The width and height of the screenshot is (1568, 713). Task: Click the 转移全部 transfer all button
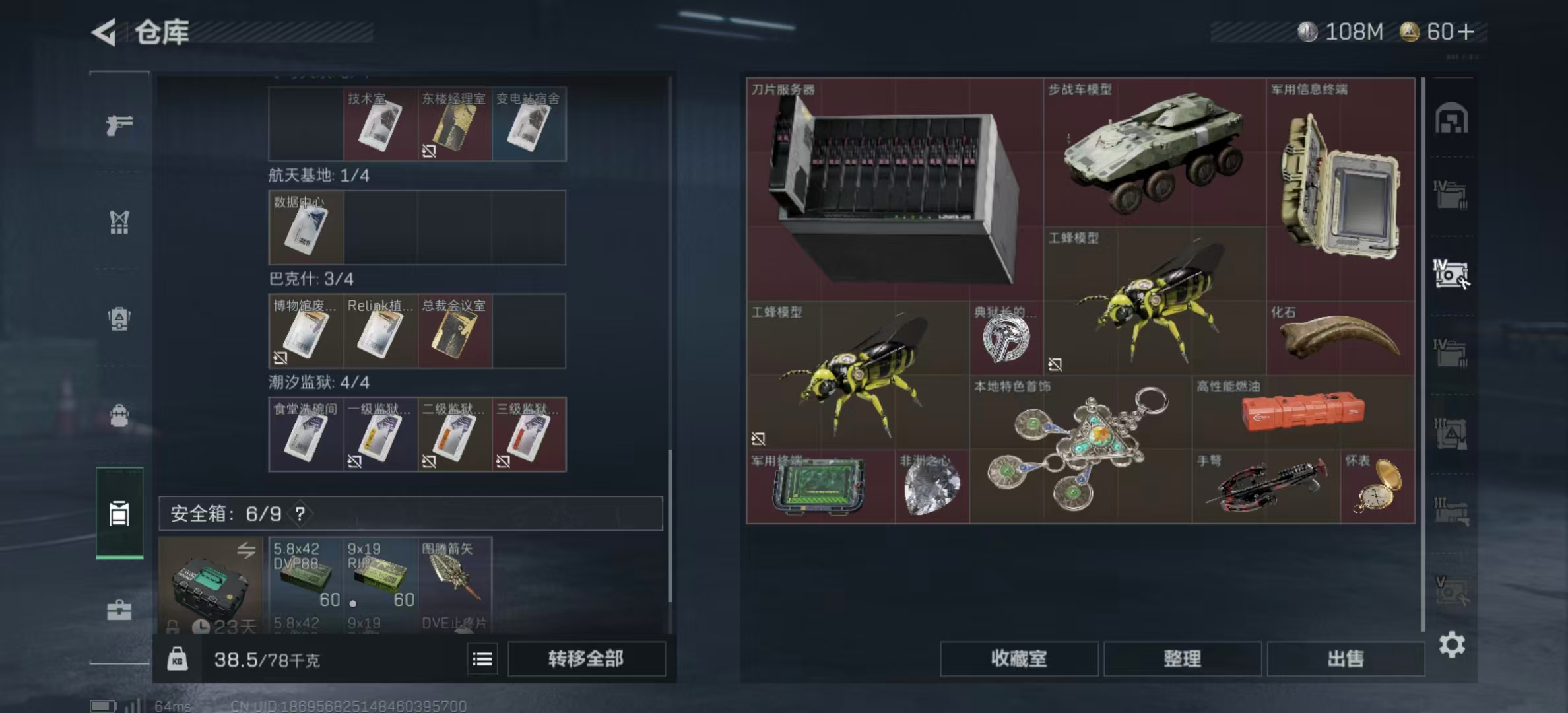tap(586, 660)
